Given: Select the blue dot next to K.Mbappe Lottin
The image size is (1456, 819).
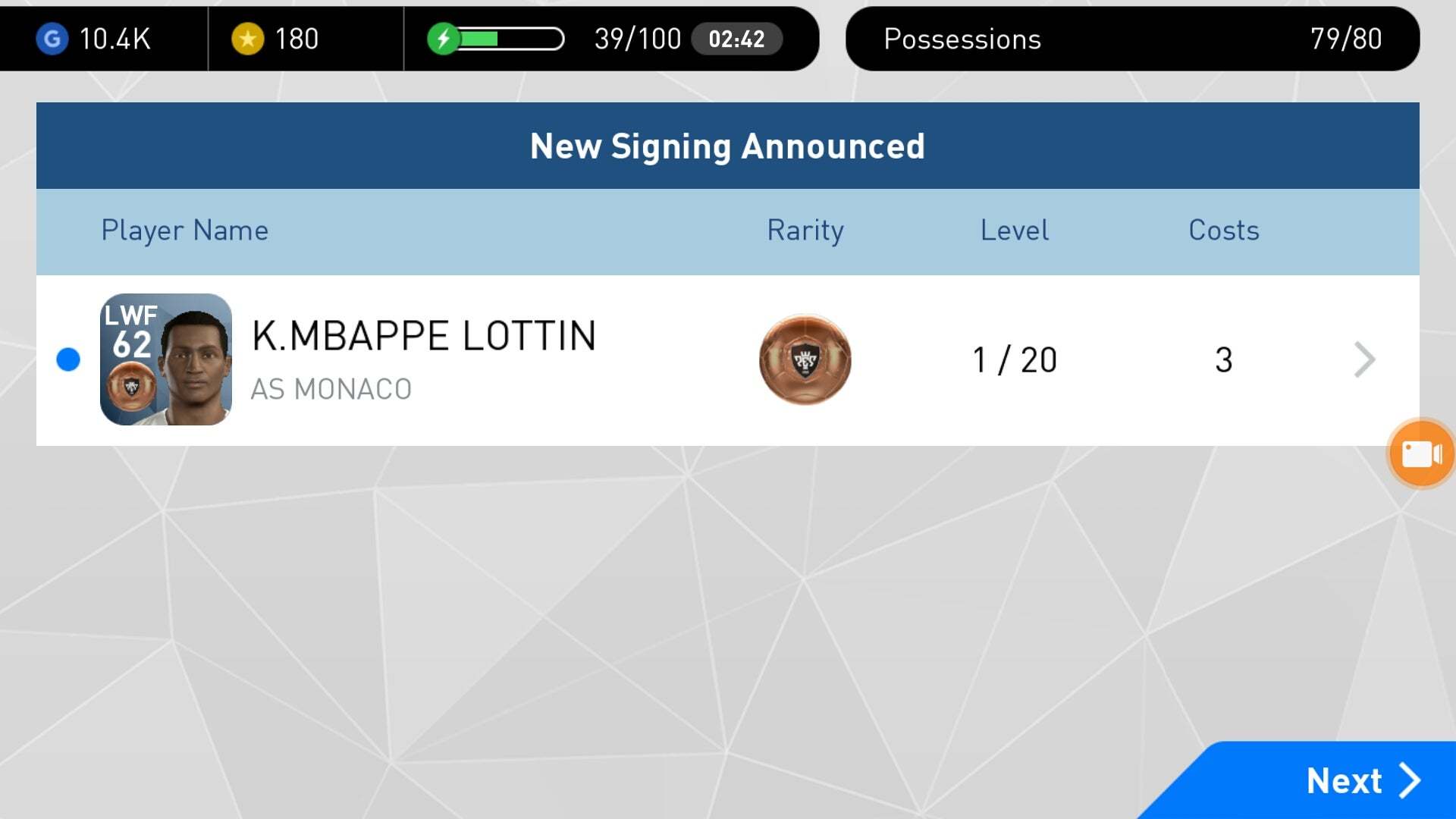Looking at the screenshot, I should tap(68, 360).
